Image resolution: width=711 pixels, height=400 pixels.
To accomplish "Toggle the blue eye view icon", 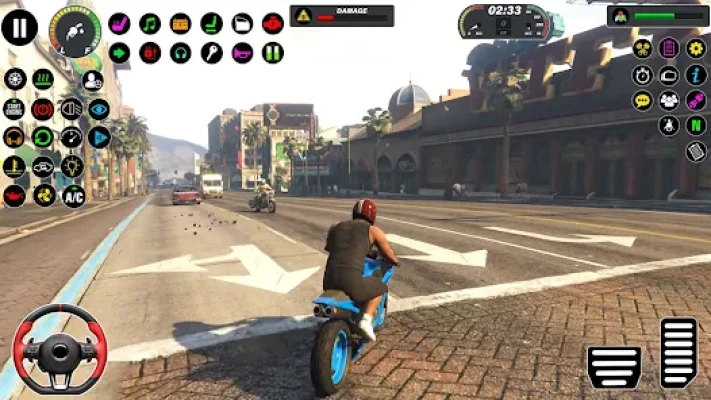I will point(99,109).
